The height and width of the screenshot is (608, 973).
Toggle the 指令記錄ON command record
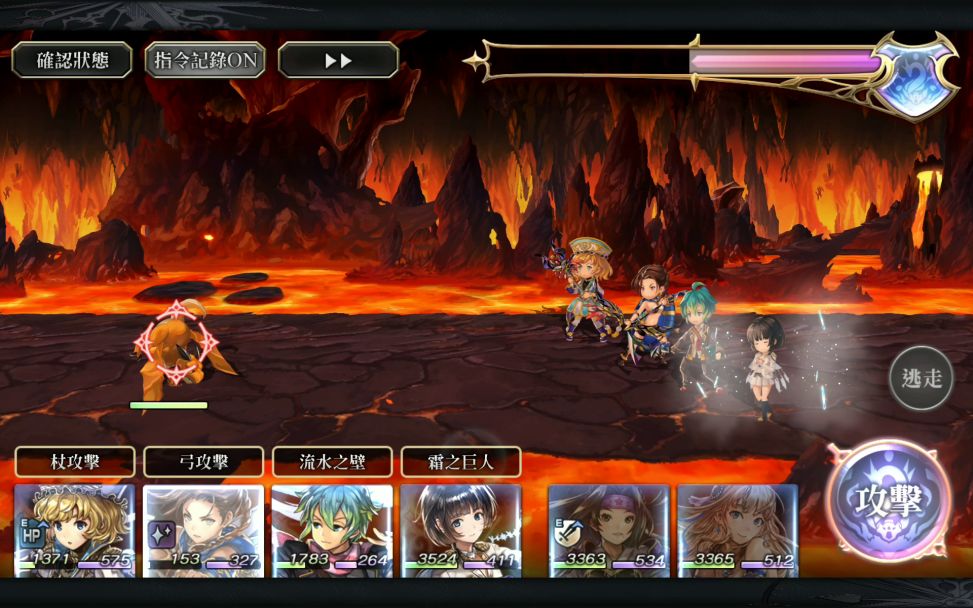tap(205, 60)
